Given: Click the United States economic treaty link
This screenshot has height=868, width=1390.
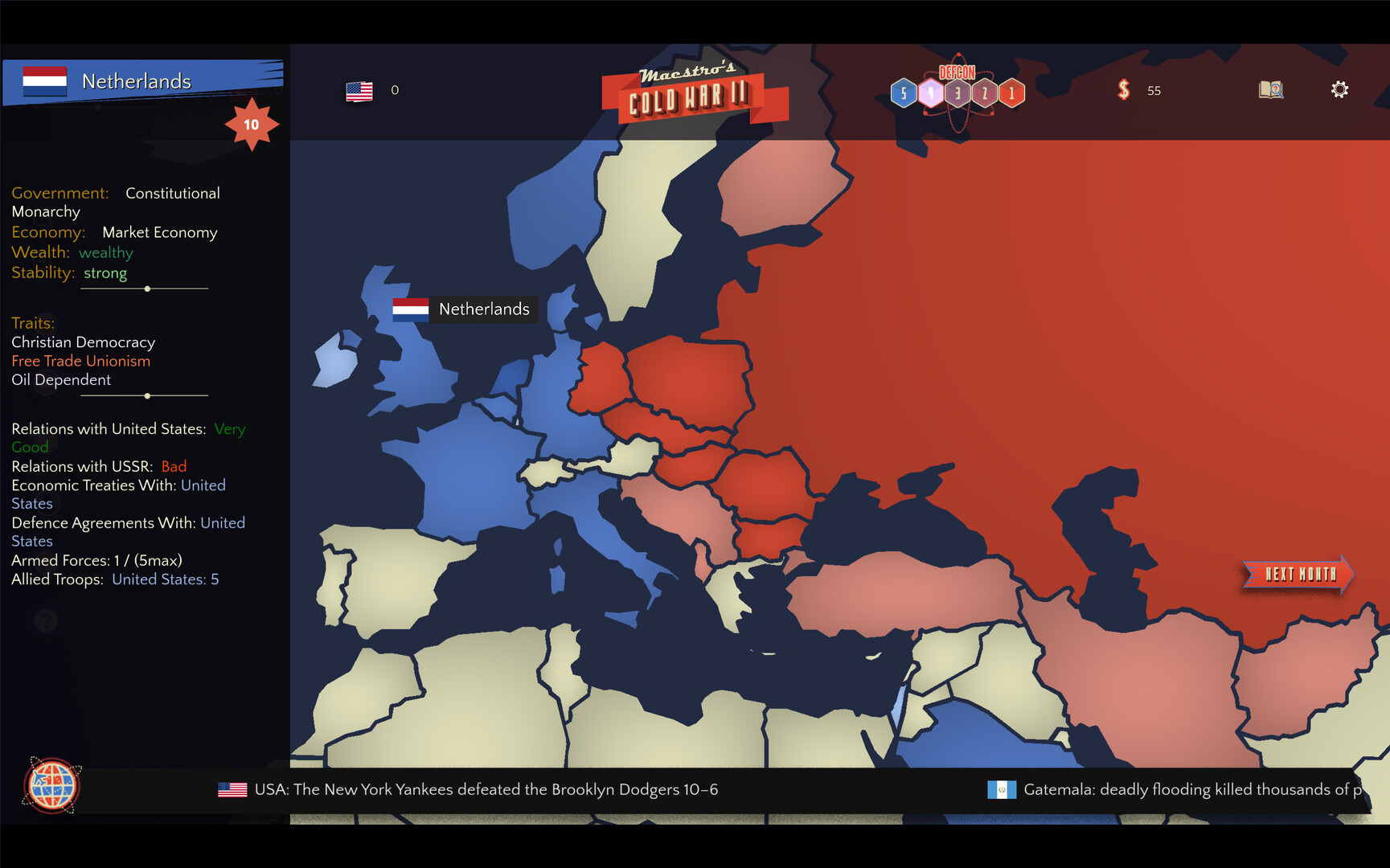Looking at the screenshot, I should [203, 485].
